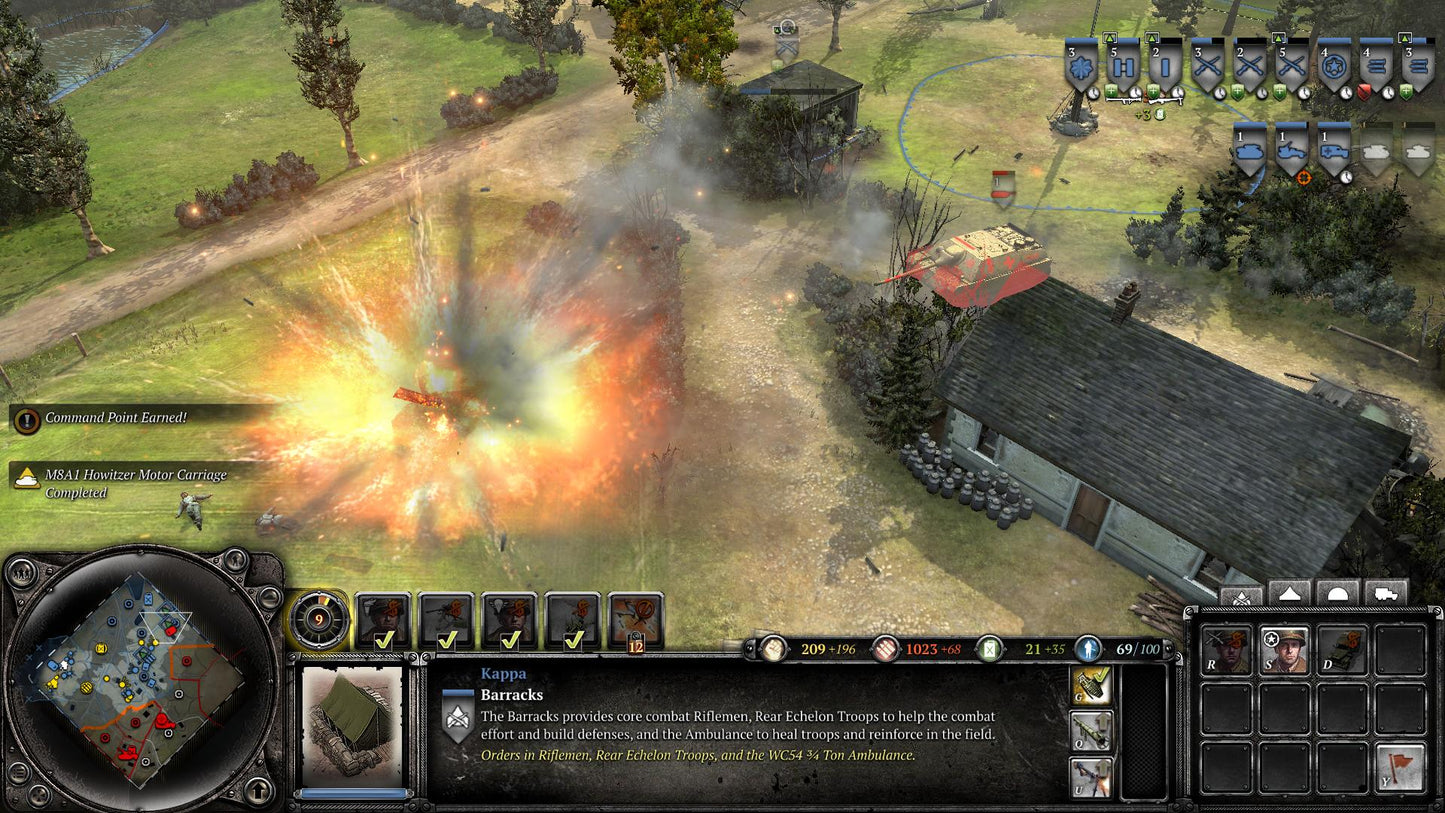1445x813 pixels.
Task: Select the bazooka upgrade icon (O)
Action: coord(1090,731)
